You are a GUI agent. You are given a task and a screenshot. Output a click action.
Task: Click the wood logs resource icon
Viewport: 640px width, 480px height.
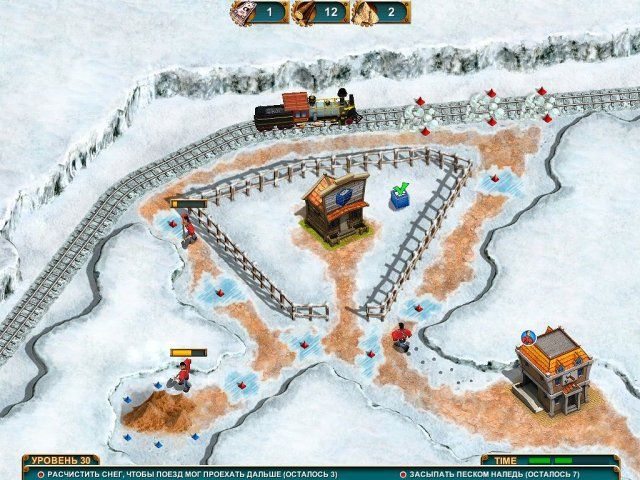point(304,12)
